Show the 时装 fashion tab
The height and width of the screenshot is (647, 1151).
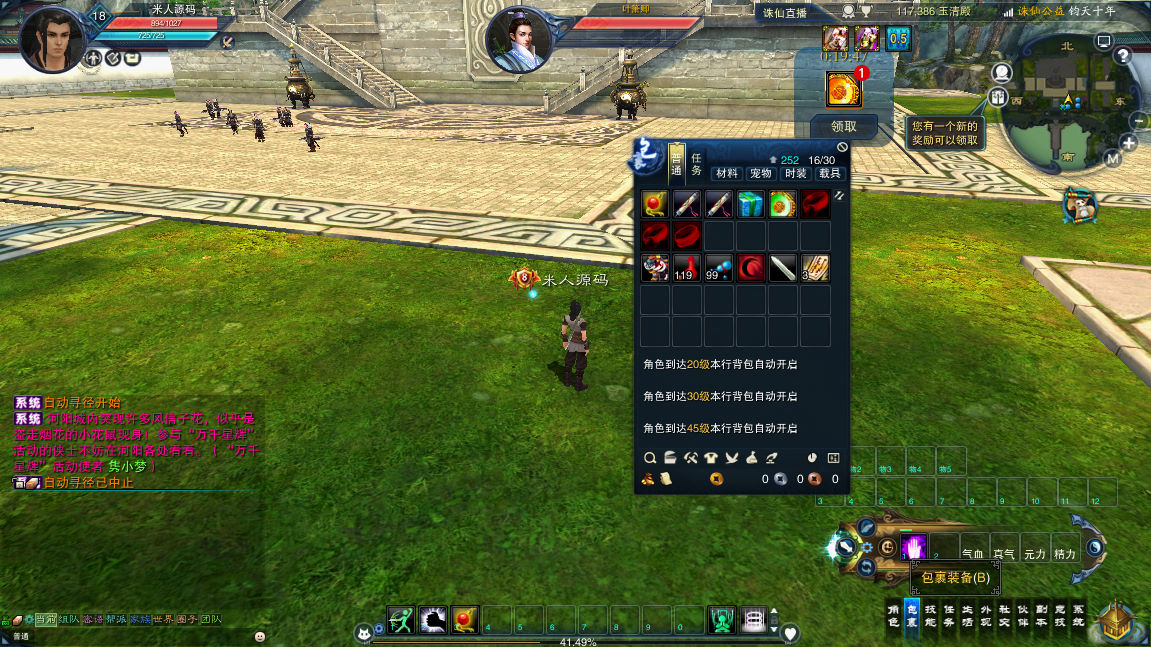[x=795, y=173]
